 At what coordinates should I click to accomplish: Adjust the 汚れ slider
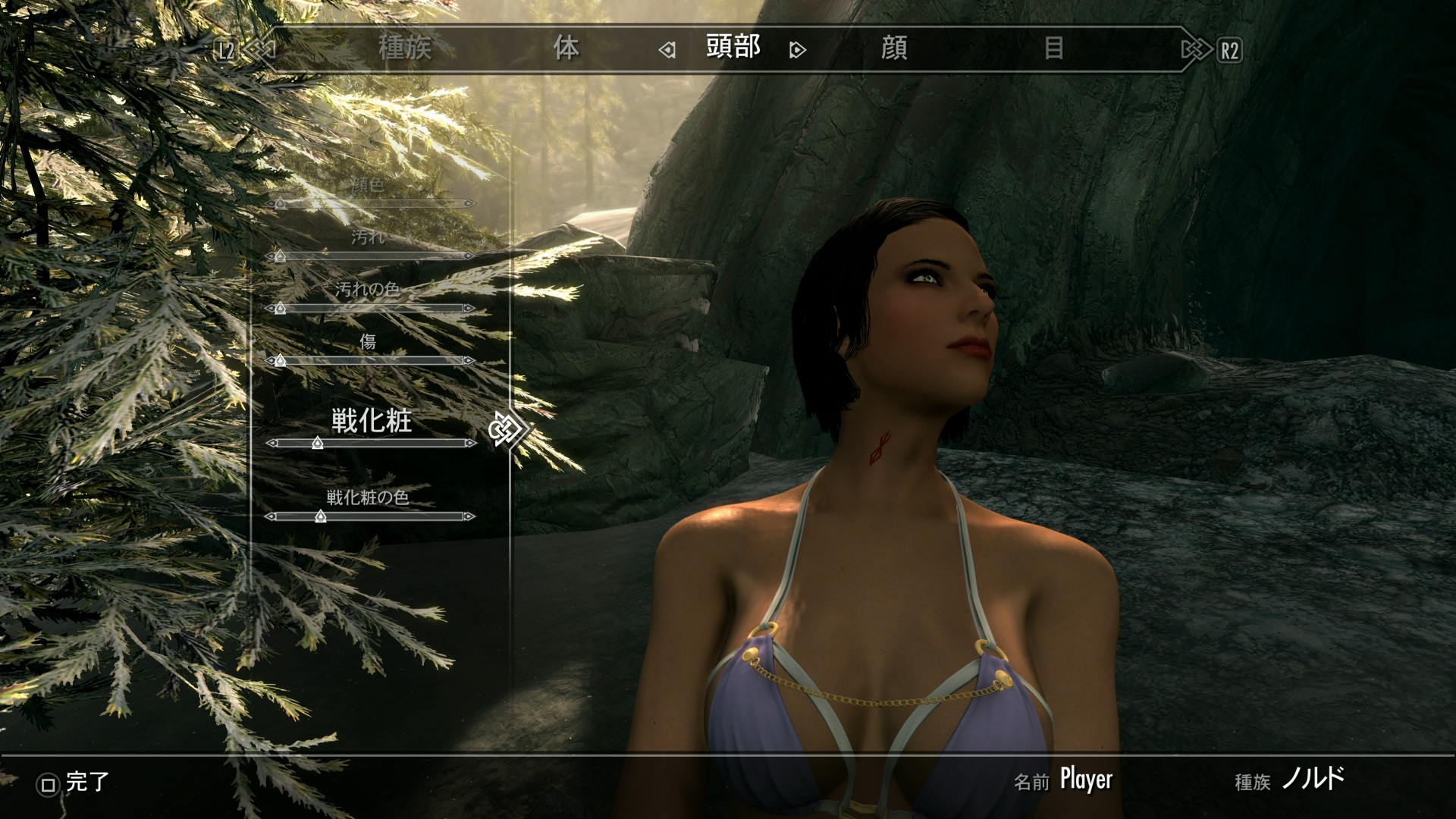pyautogui.click(x=370, y=256)
